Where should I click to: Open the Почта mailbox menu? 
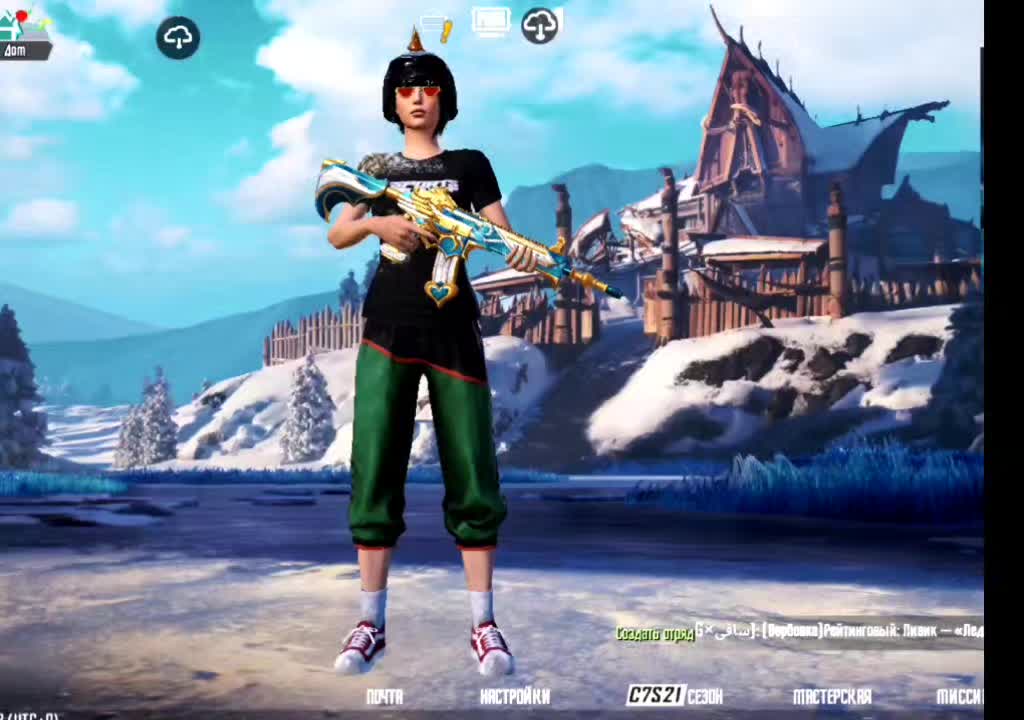[384, 697]
